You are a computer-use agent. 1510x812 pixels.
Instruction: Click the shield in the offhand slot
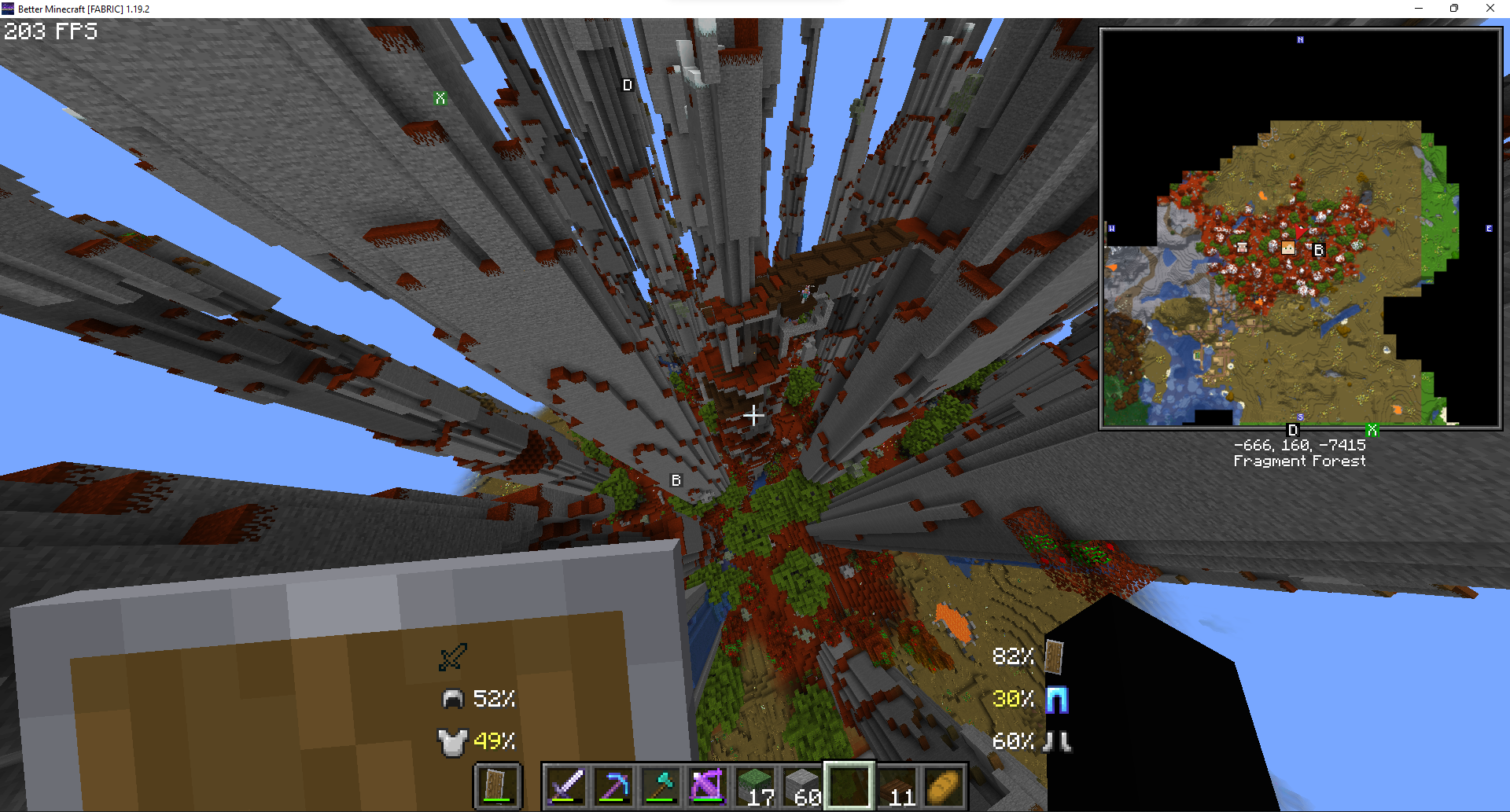(496, 785)
